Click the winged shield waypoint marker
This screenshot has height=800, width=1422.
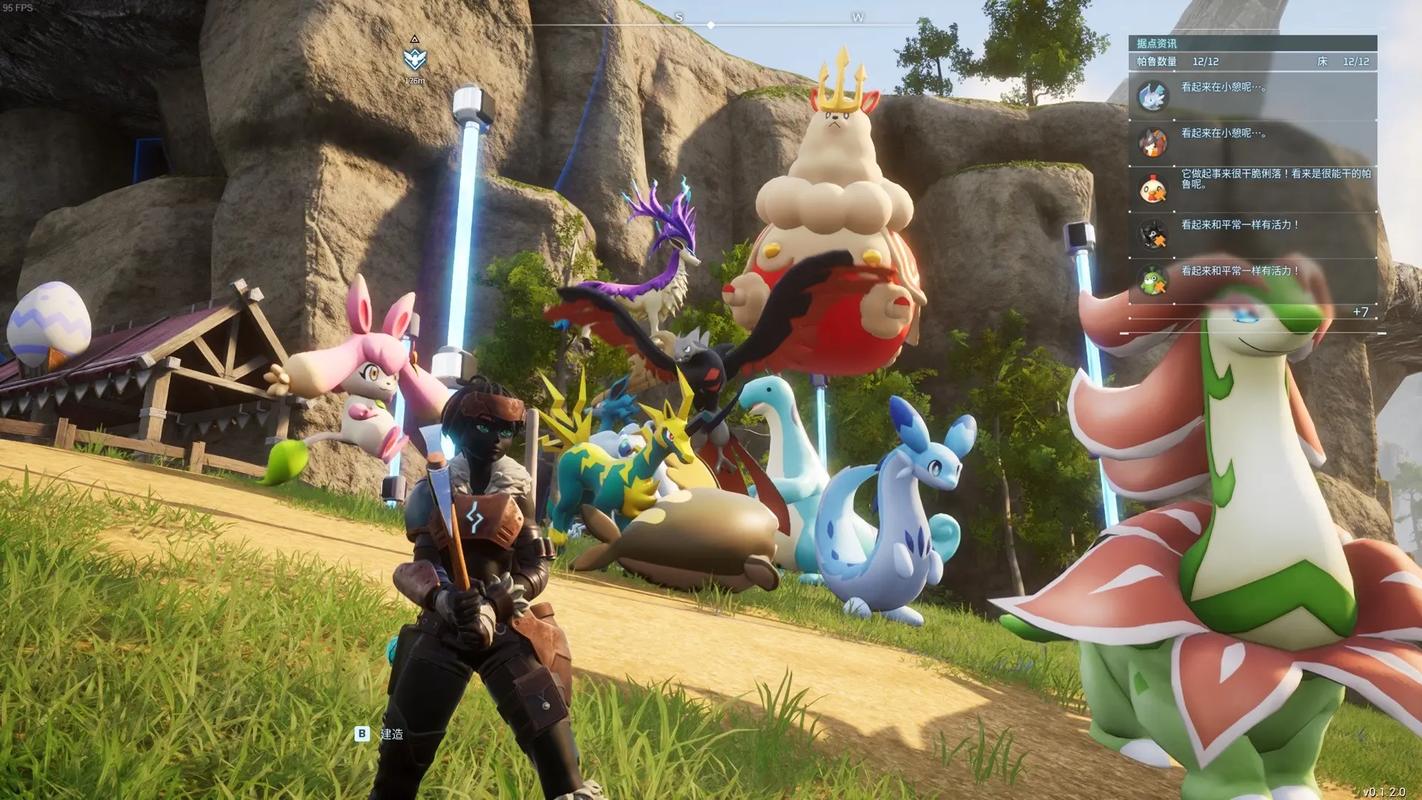pos(414,58)
